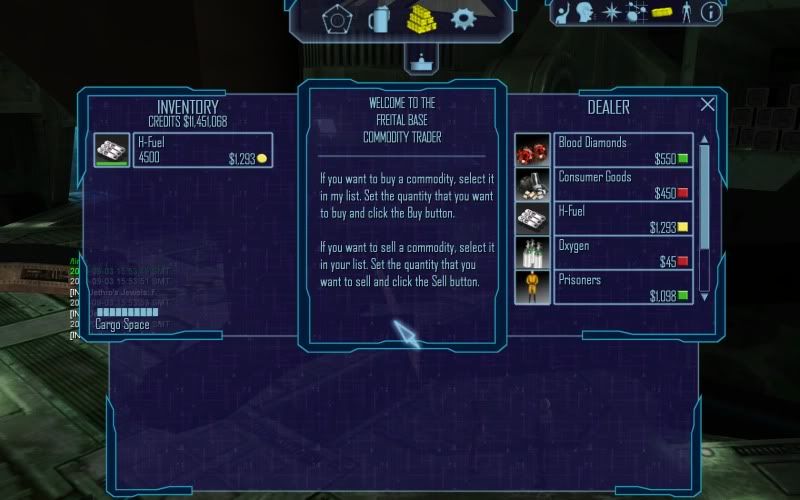Go to the launch pad pentagon icon
Viewport: 800px width, 500px height.
337,18
